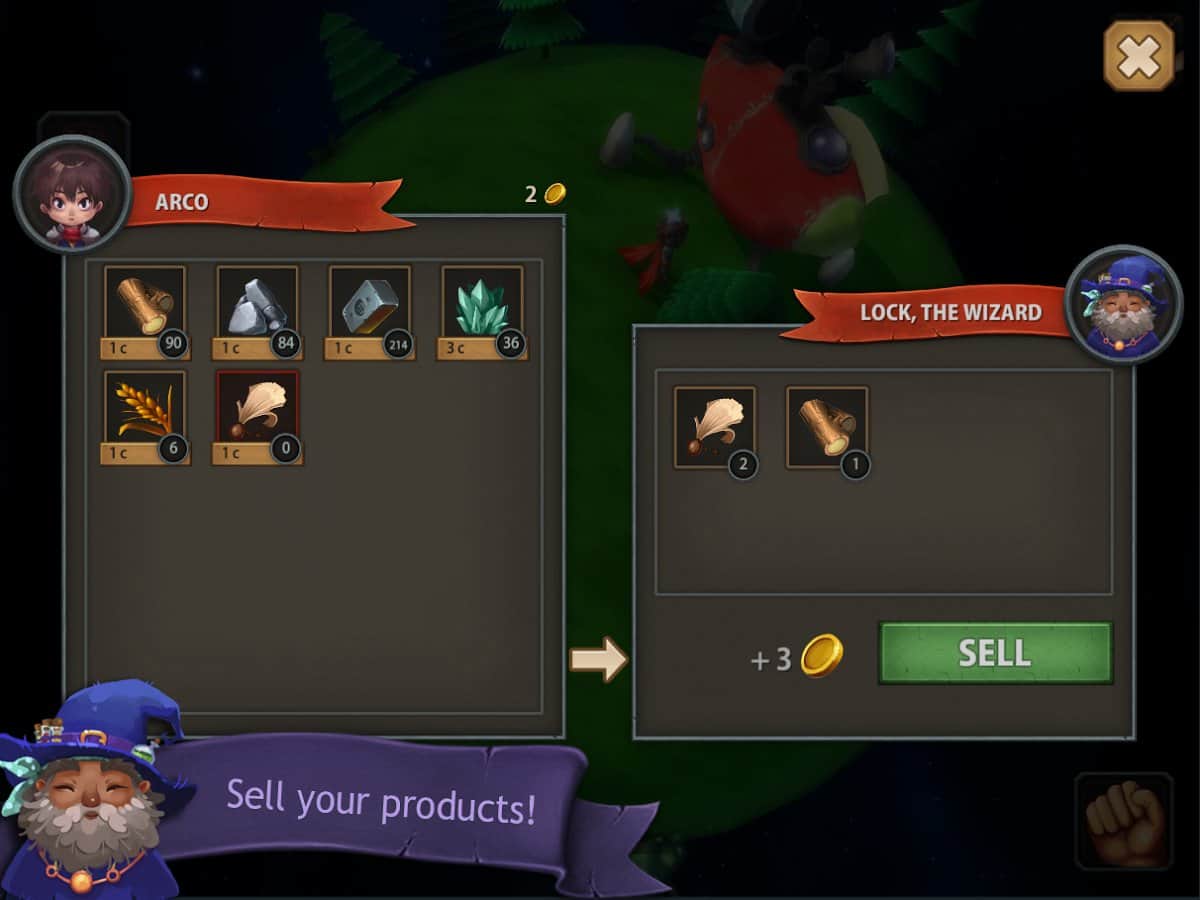
Task: Close the trading window
Action: (1138, 55)
